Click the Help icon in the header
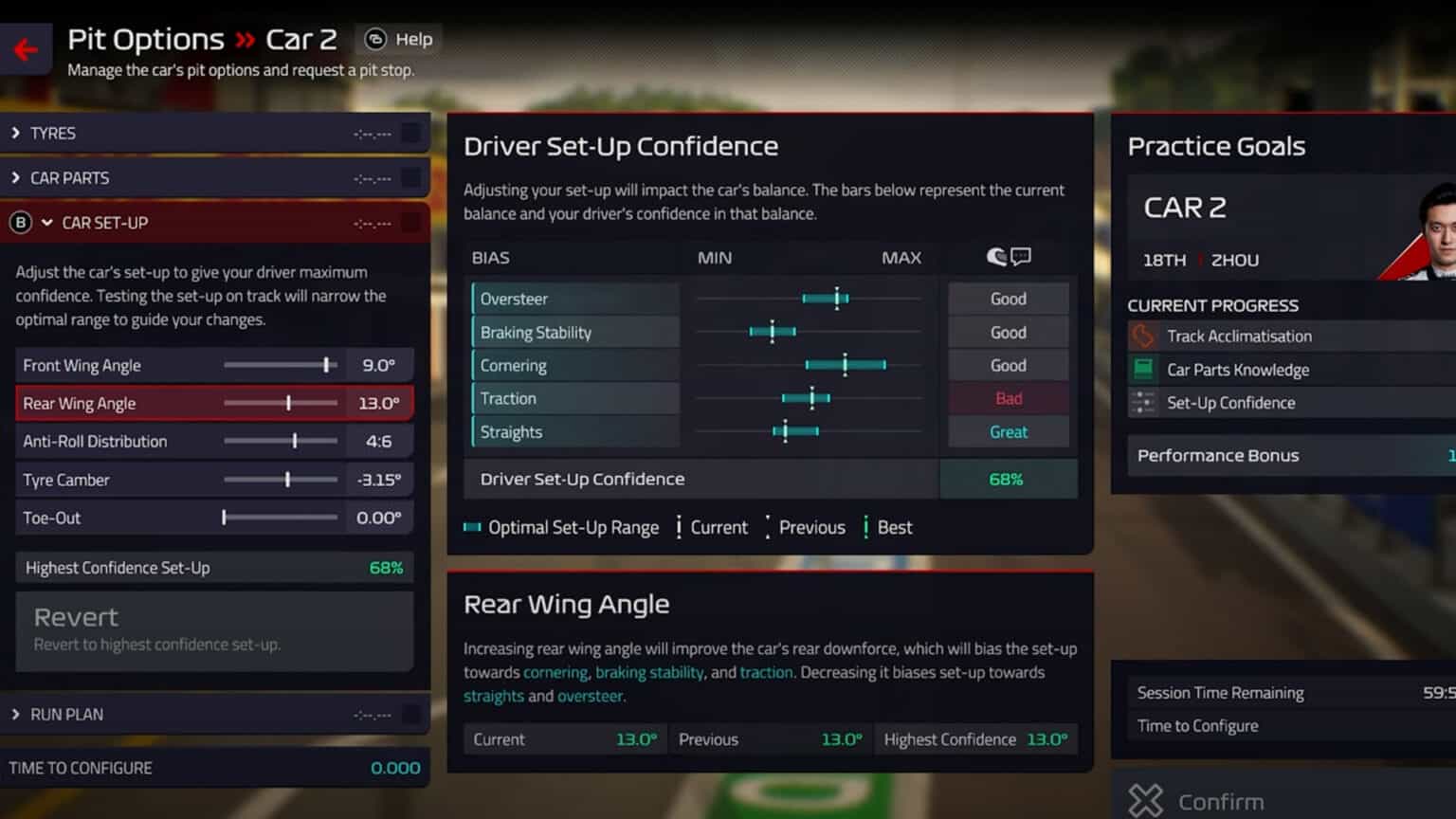This screenshot has height=819, width=1456. 373,39
